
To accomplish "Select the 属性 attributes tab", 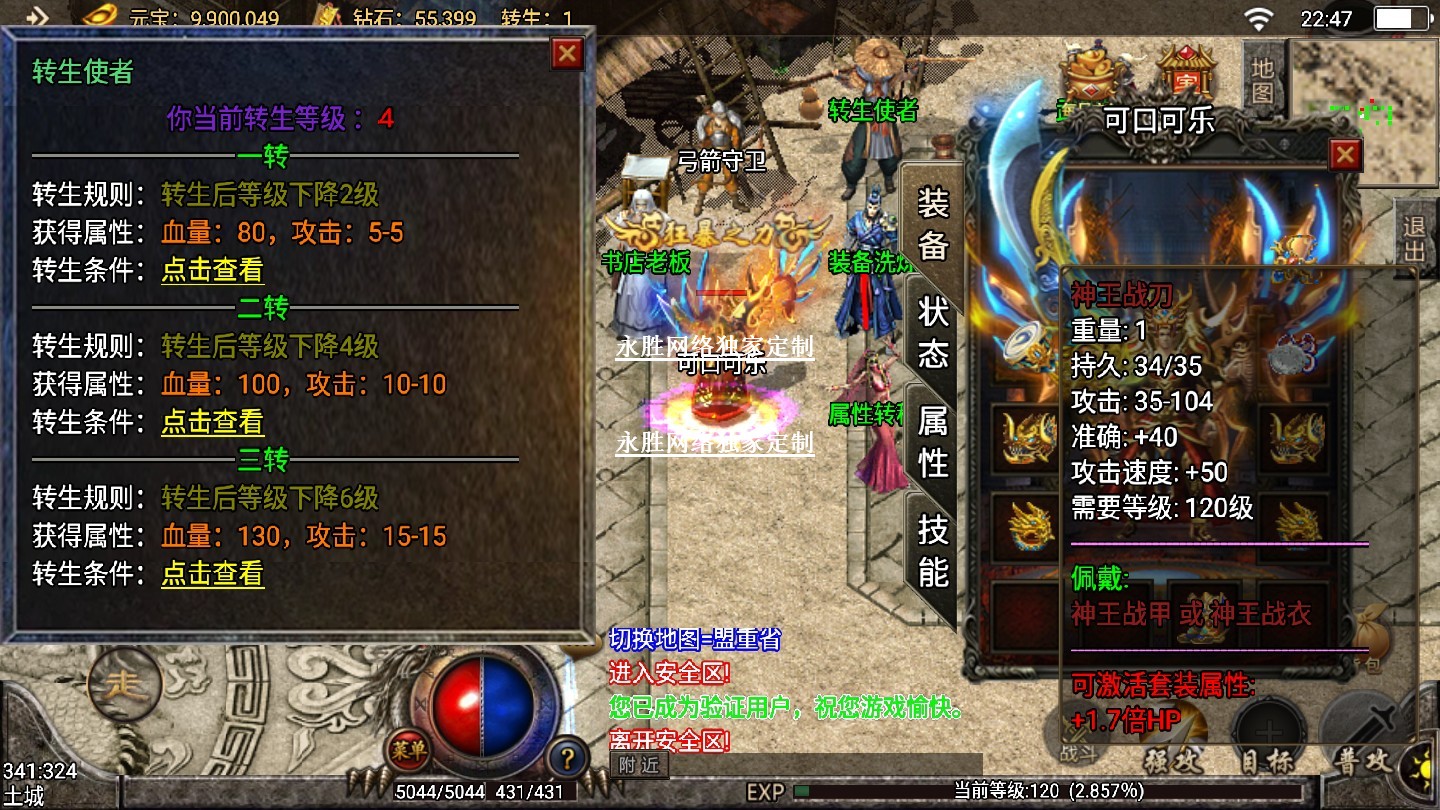I will 932,442.
